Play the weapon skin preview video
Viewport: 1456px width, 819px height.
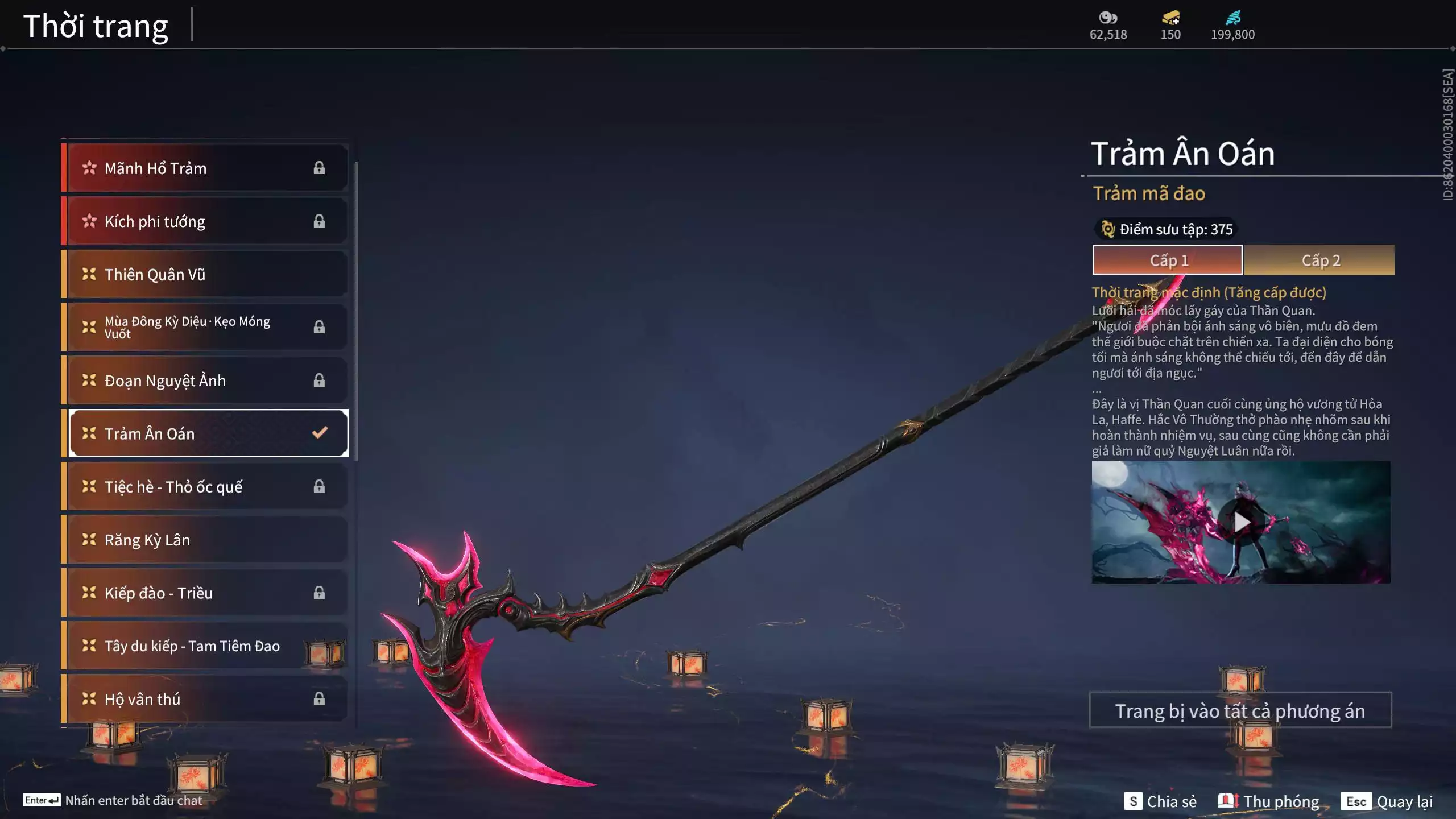(1241, 522)
